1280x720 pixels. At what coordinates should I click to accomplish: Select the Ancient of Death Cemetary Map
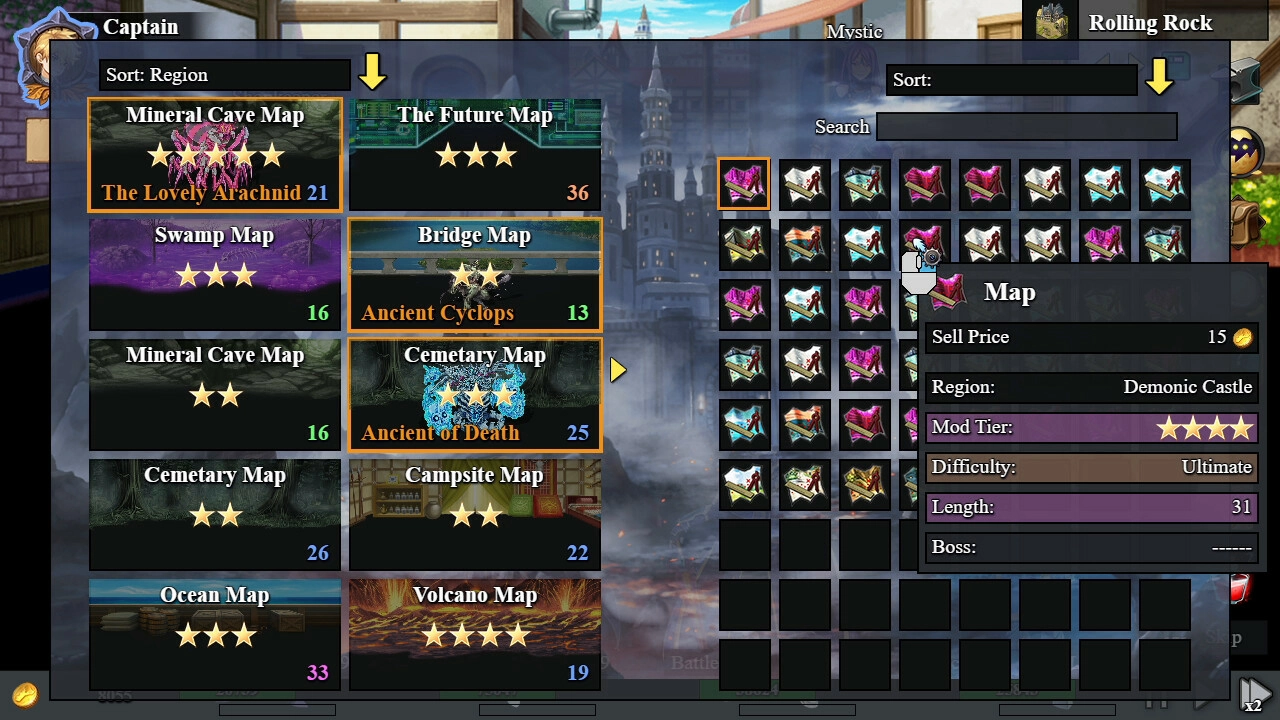tap(475, 394)
